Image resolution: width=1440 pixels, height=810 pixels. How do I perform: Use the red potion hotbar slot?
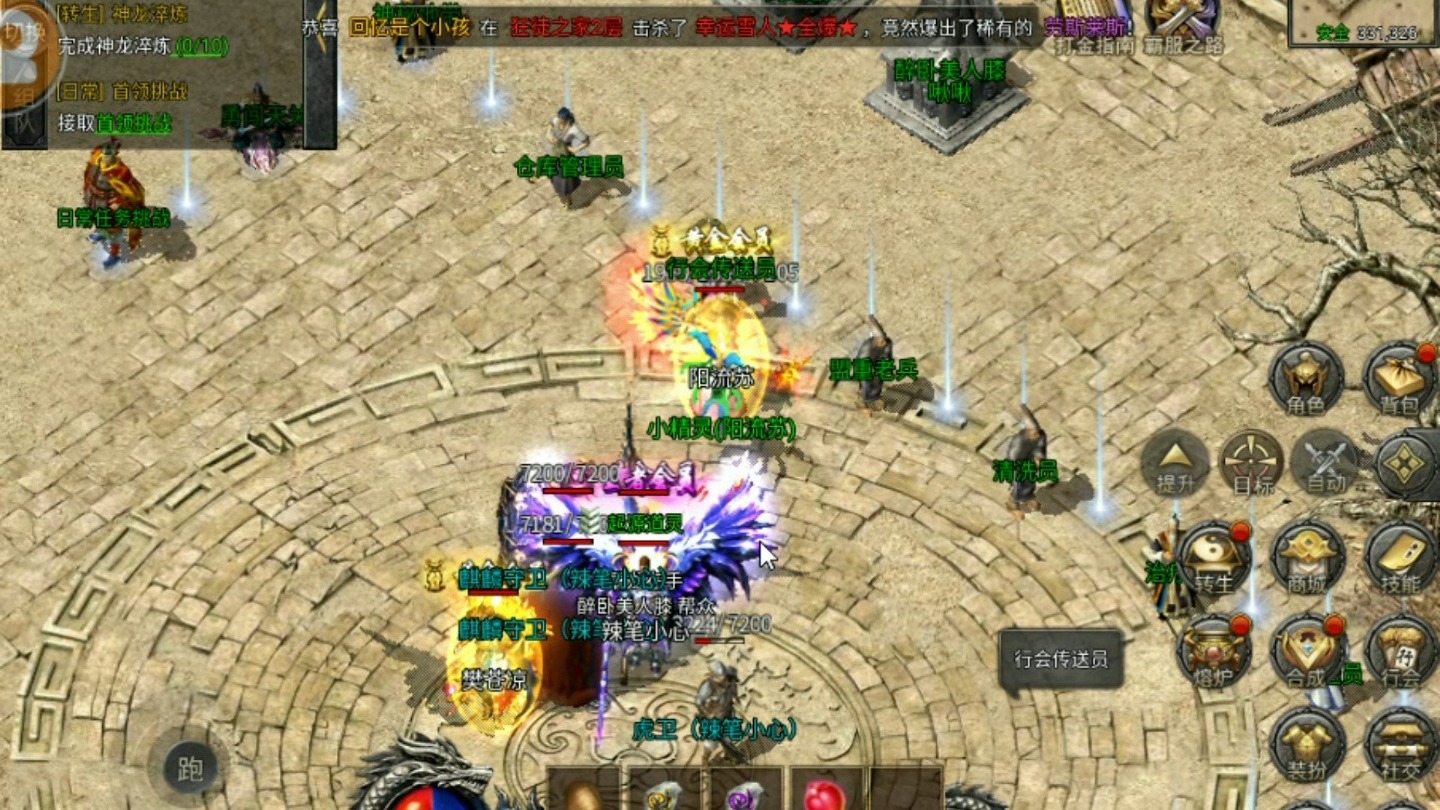click(827, 793)
